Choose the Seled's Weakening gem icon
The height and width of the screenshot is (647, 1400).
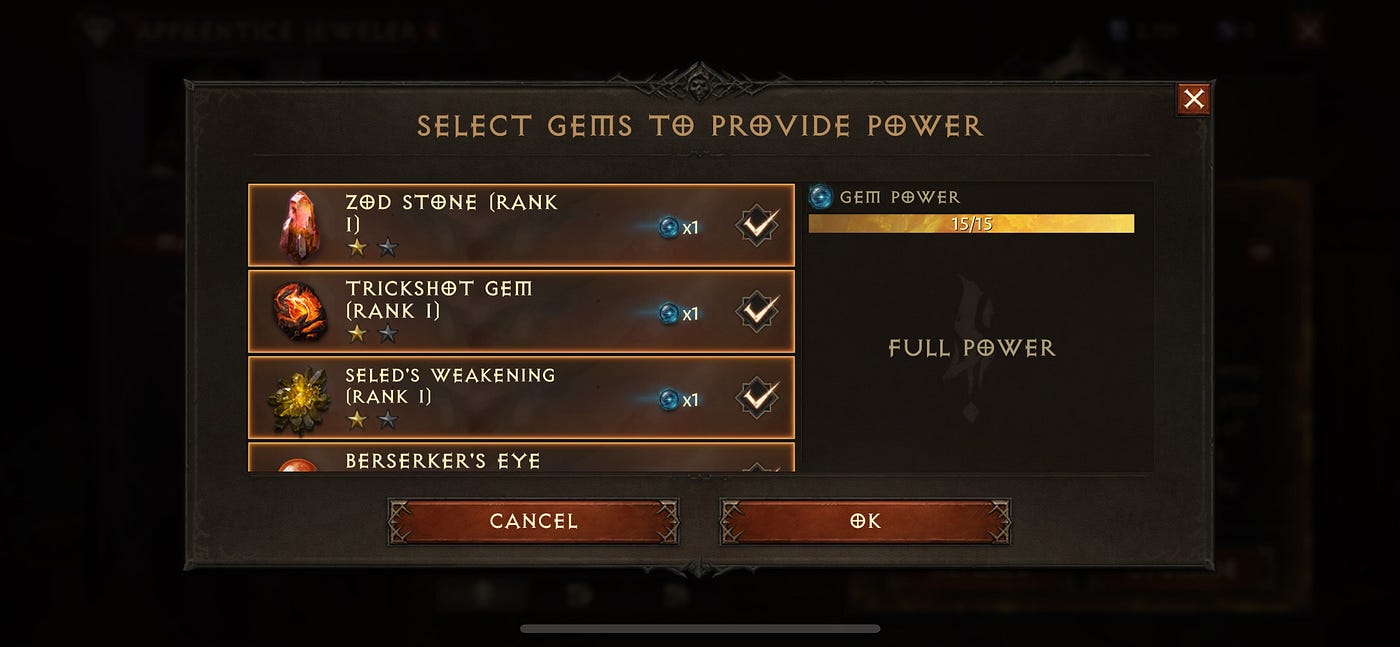[x=299, y=399]
